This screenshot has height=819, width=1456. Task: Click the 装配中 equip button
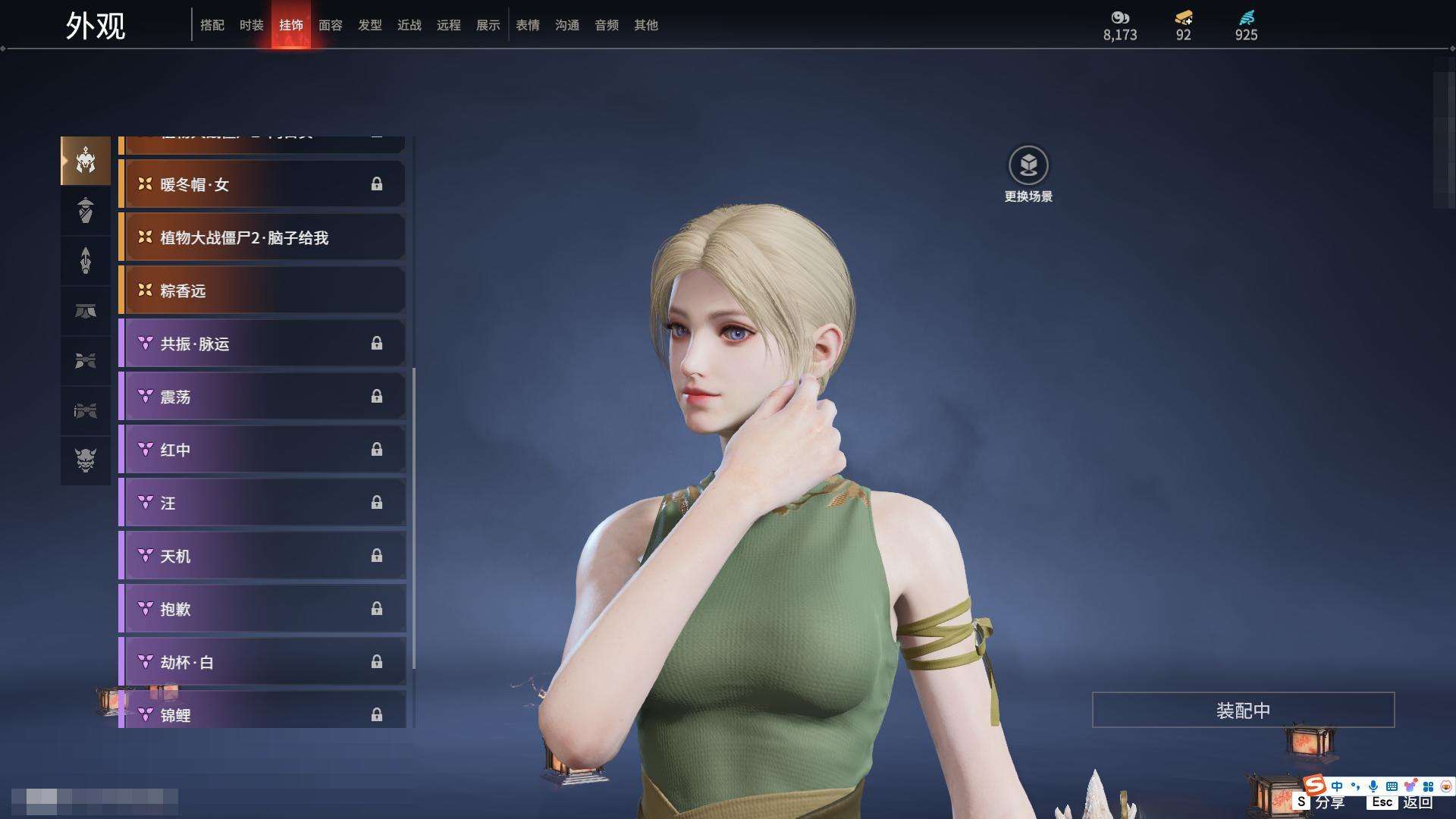[x=1243, y=710]
